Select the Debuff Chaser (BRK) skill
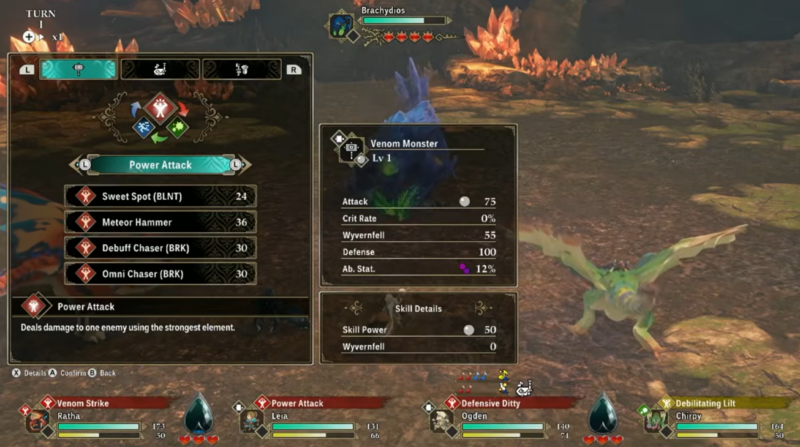The height and width of the screenshot is (447, 800). (160, 248)
